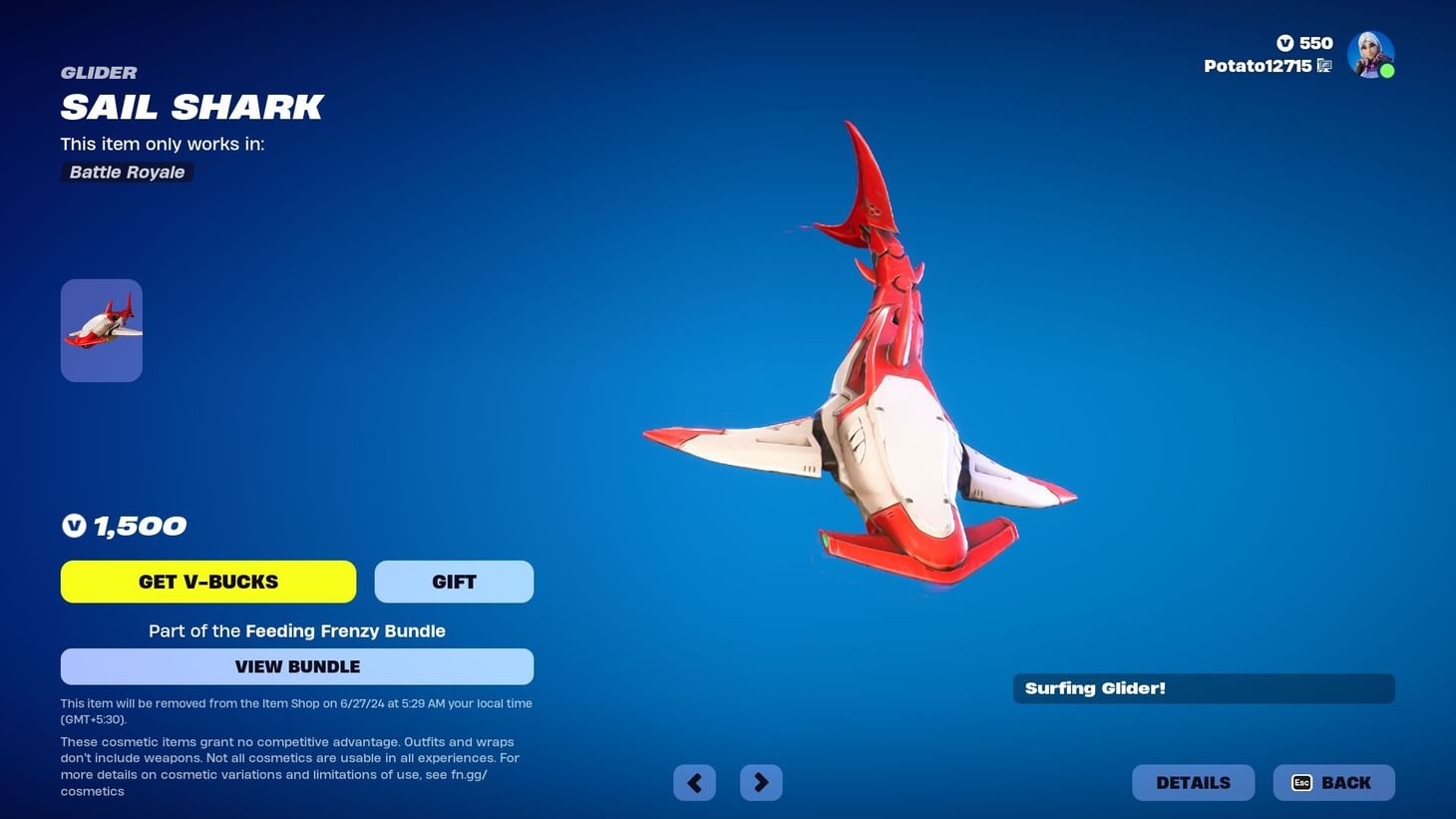1456x819 pixels.
Task: Open the DETAILS tab for Sail Shark
Action: [x=1193, y=782]
